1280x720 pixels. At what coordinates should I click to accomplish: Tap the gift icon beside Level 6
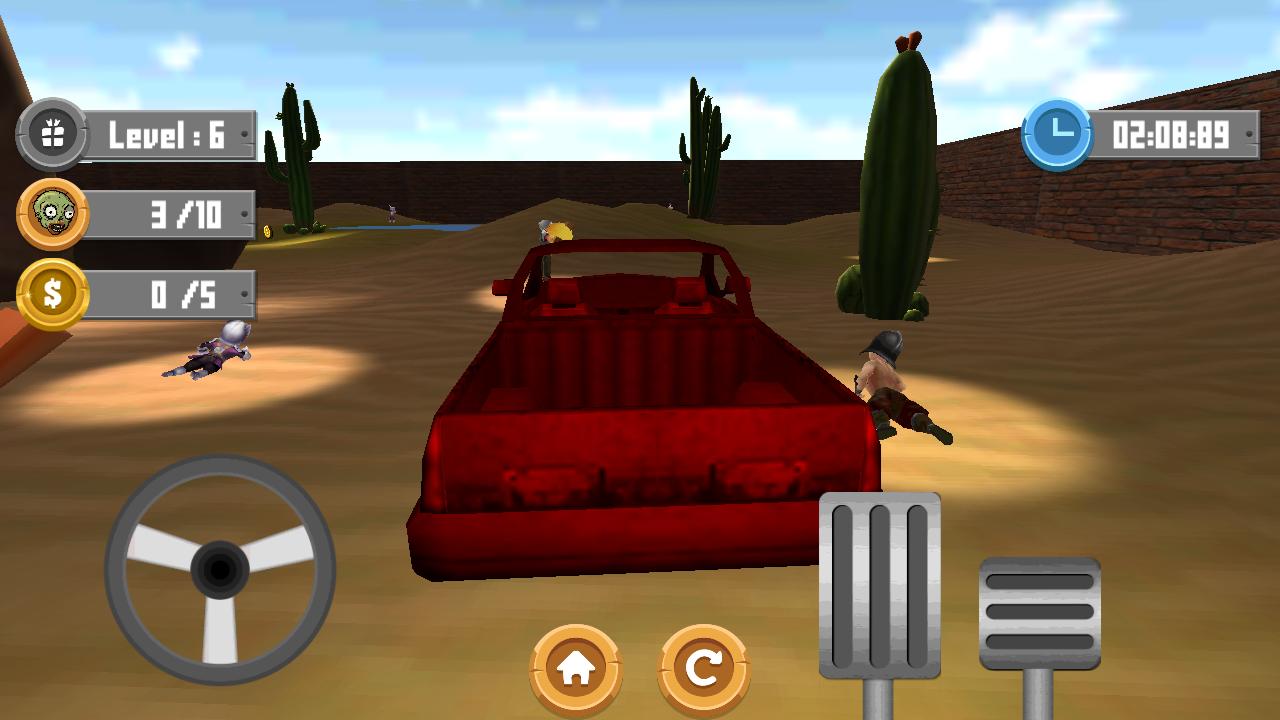[x=55, y=133]
